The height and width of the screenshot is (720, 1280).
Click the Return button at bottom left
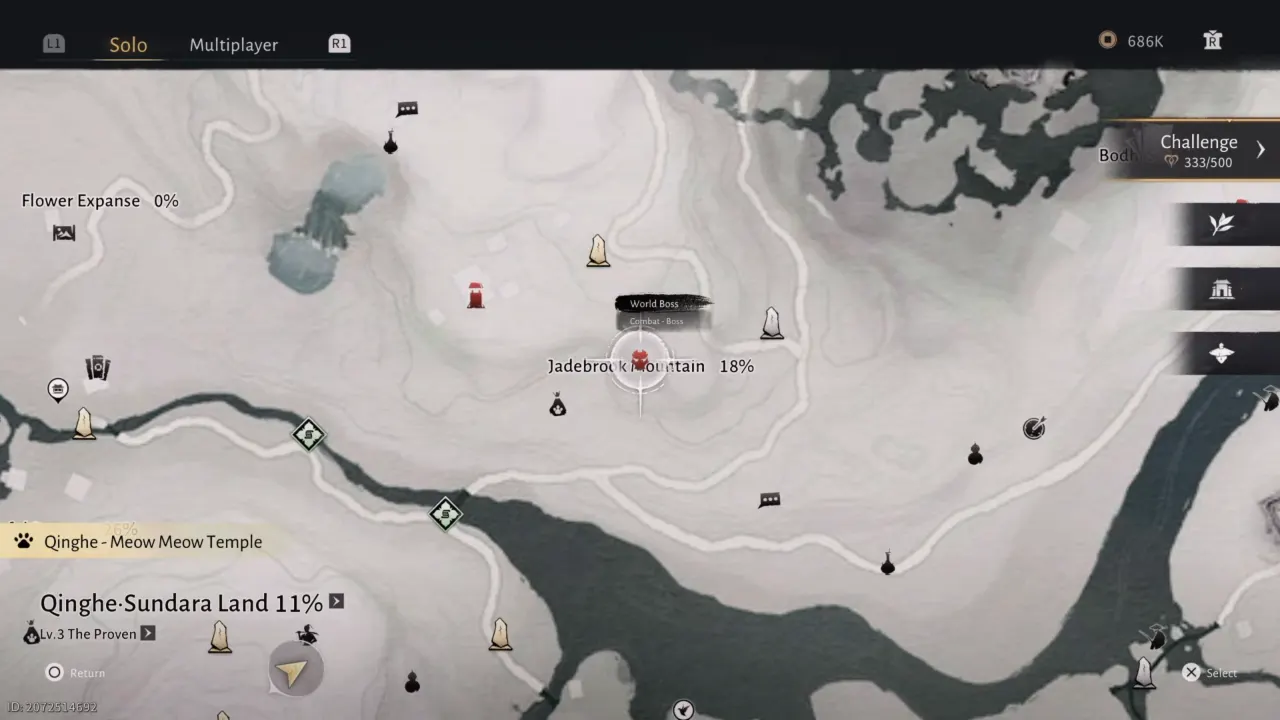click(73, 673)
